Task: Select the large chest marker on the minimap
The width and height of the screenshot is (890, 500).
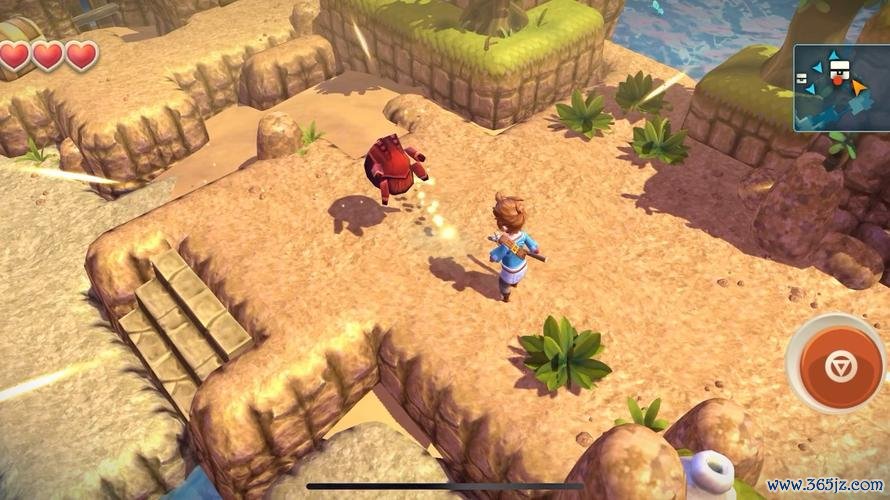Action: pos(841,68)
